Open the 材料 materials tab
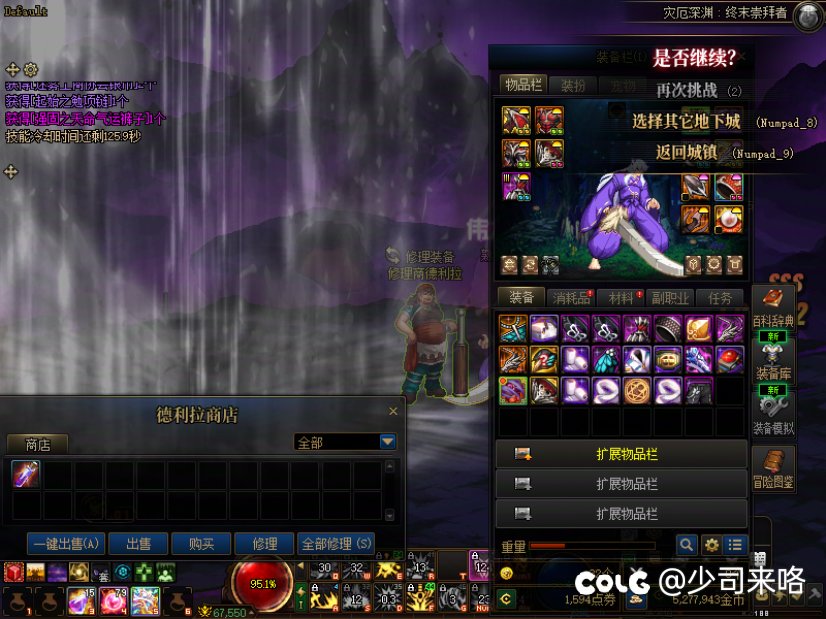 [x=621, y=298]
